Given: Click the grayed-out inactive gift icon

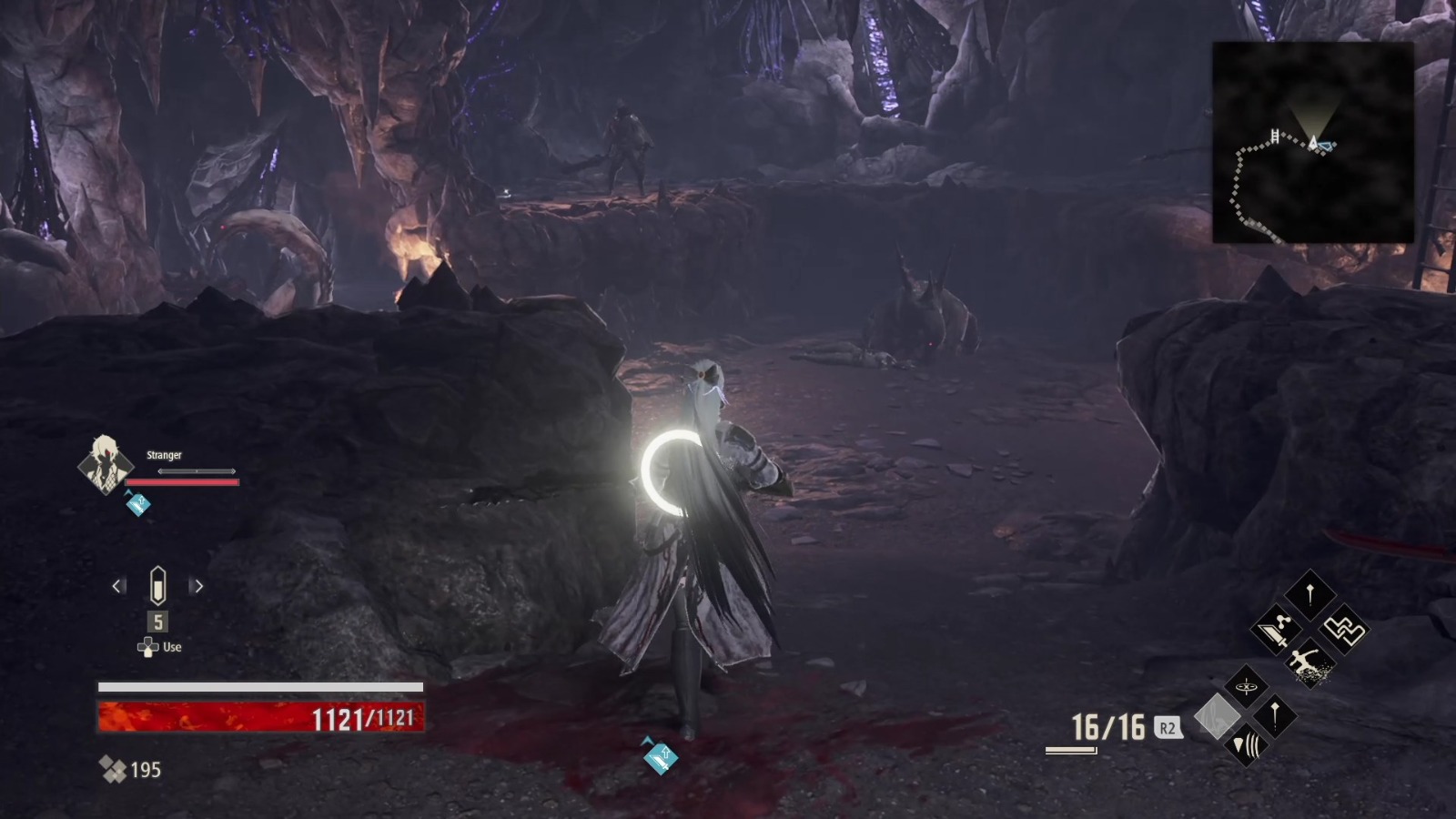Looking at the screenshot, I should pyautogui.click(x=1218, y=716).
